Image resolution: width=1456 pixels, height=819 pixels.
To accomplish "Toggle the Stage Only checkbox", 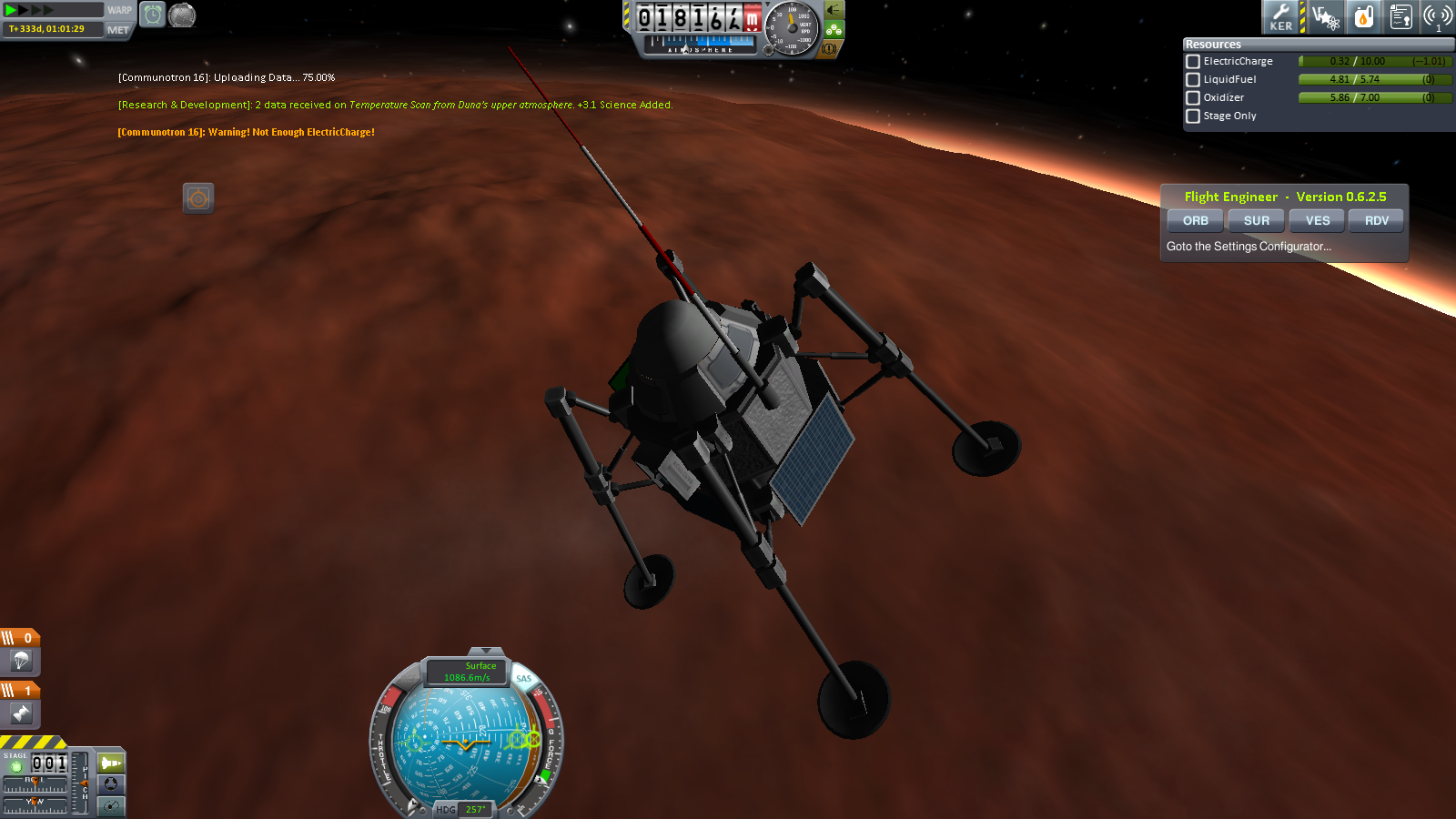I will 1193,116.
